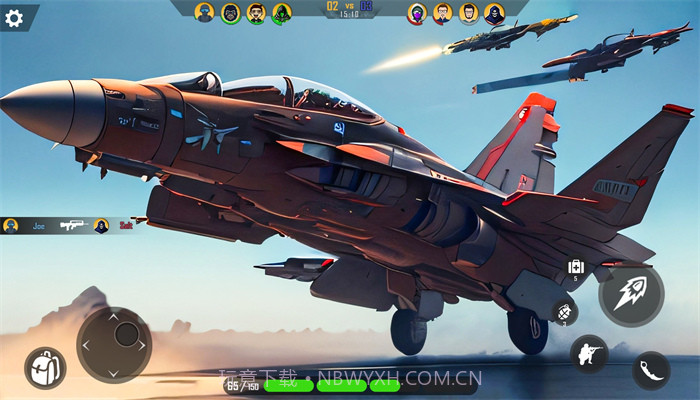
Task: Open the settings gear menu
Action: pos(14,17)
